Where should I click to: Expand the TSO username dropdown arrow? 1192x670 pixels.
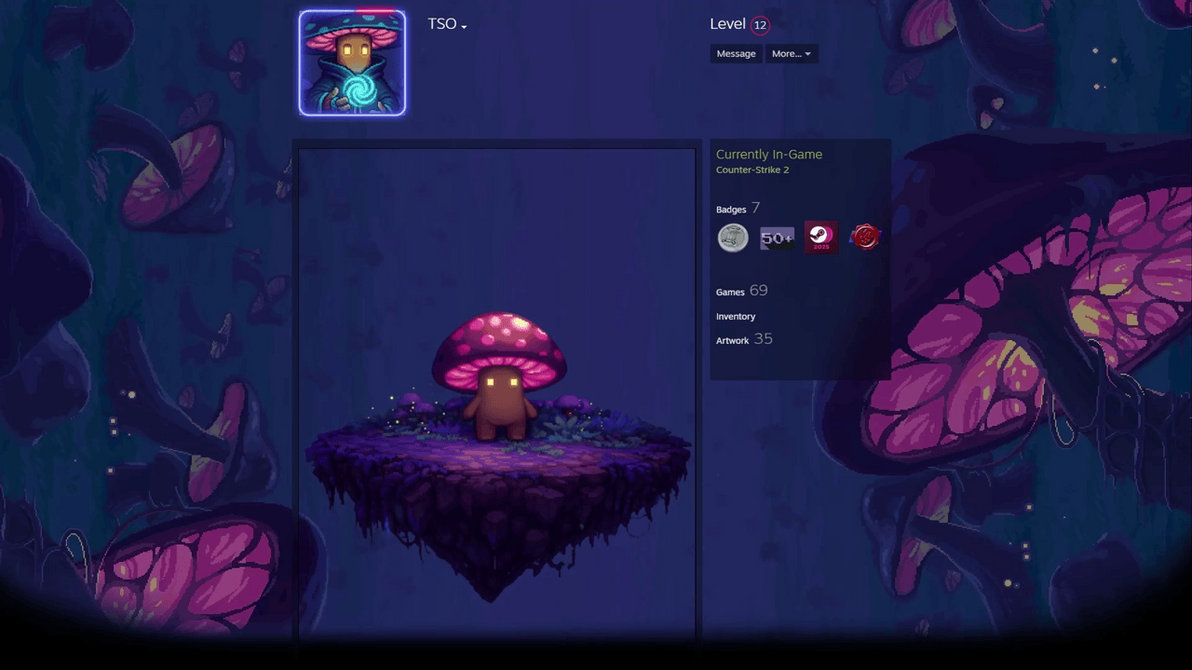[x=464, y=26]
